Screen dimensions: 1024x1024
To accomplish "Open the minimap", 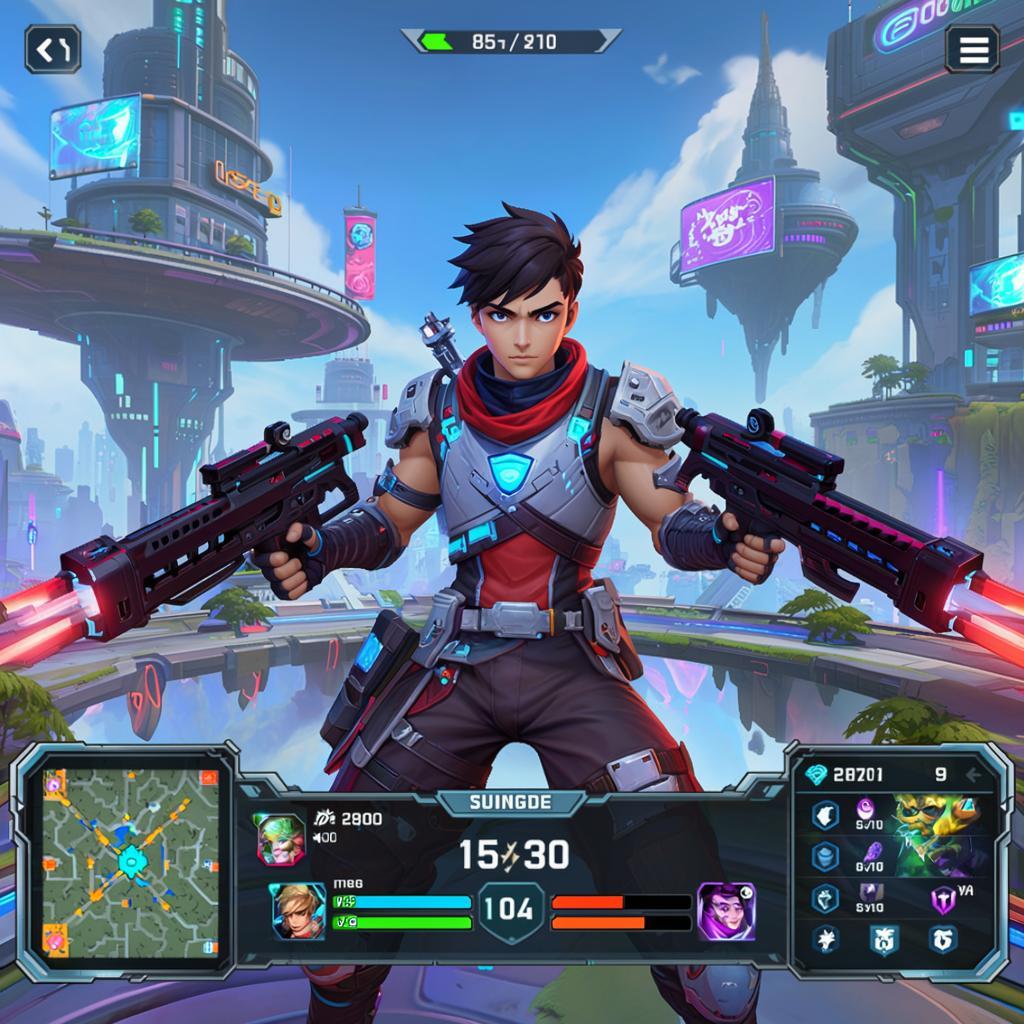I will 129,860.
